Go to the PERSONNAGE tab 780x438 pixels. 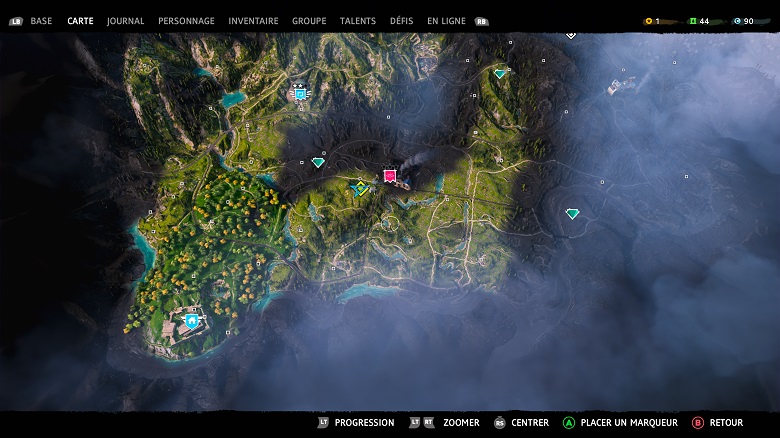click(186, 21)
